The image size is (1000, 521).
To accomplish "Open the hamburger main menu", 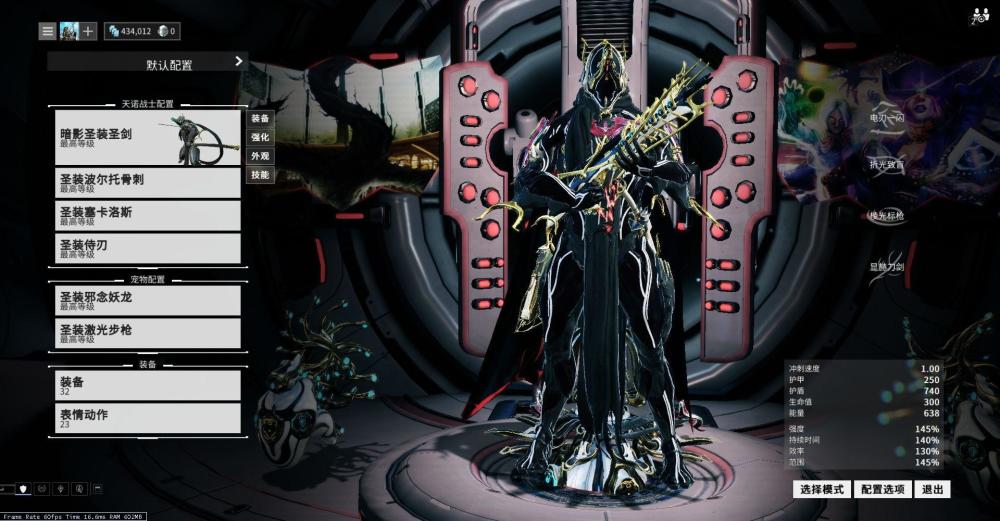I will click(x=47, y=31).
